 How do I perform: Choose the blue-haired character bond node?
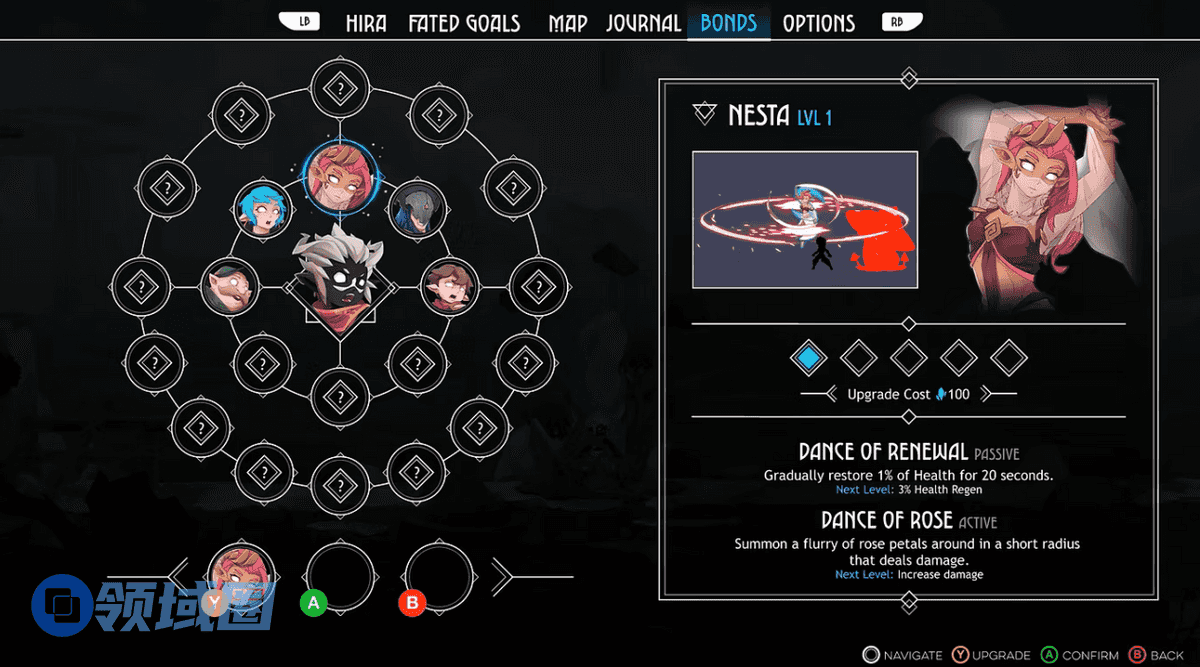[x=264, y=208]
